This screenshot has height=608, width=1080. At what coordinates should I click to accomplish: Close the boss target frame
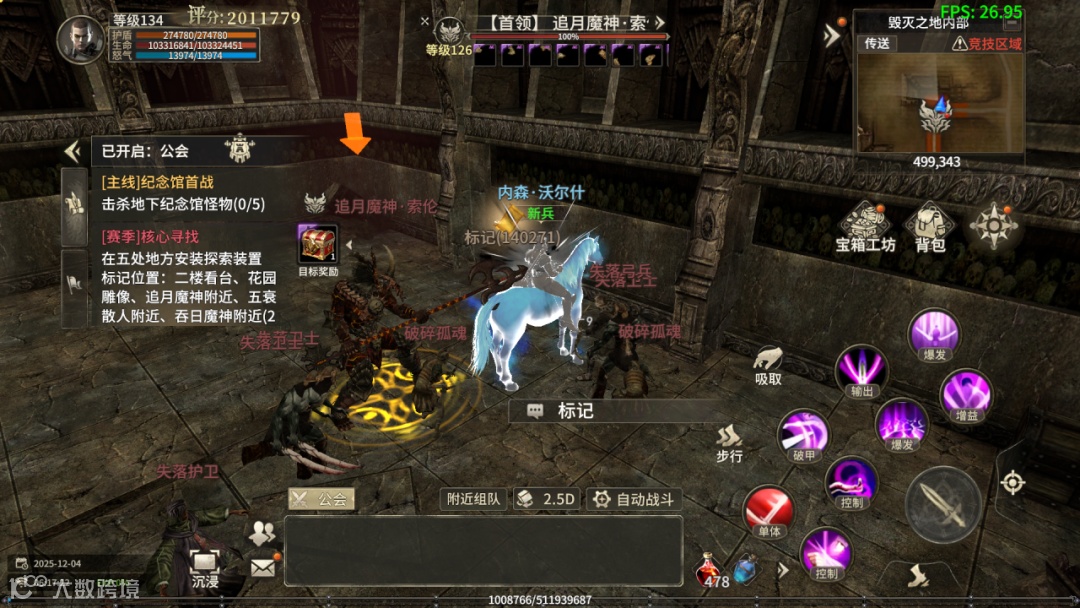(x=425, y=21)
